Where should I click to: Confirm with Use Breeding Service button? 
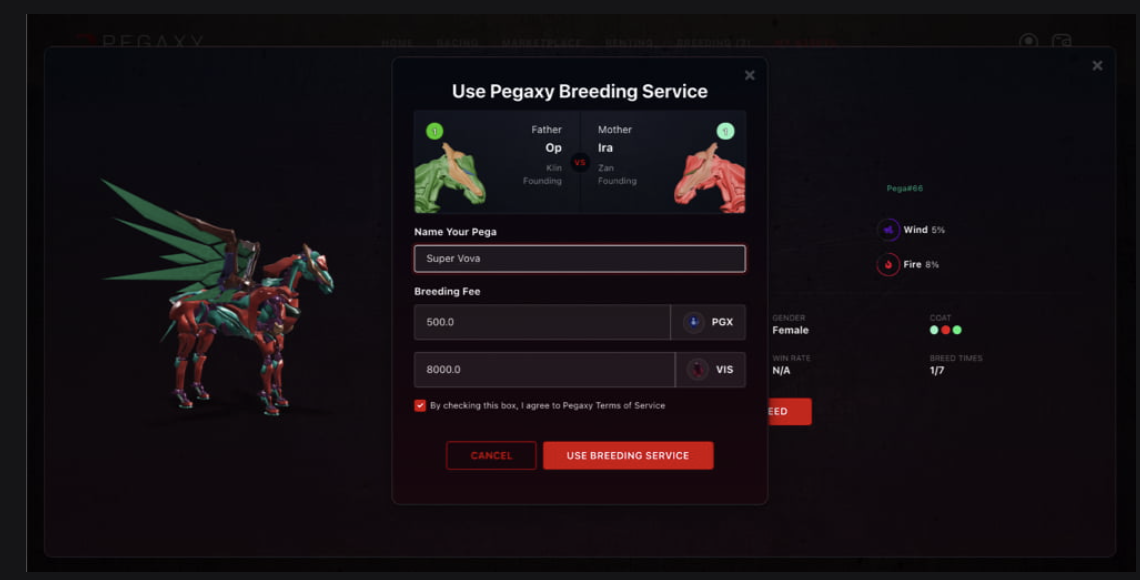click(x=628, y=456)
